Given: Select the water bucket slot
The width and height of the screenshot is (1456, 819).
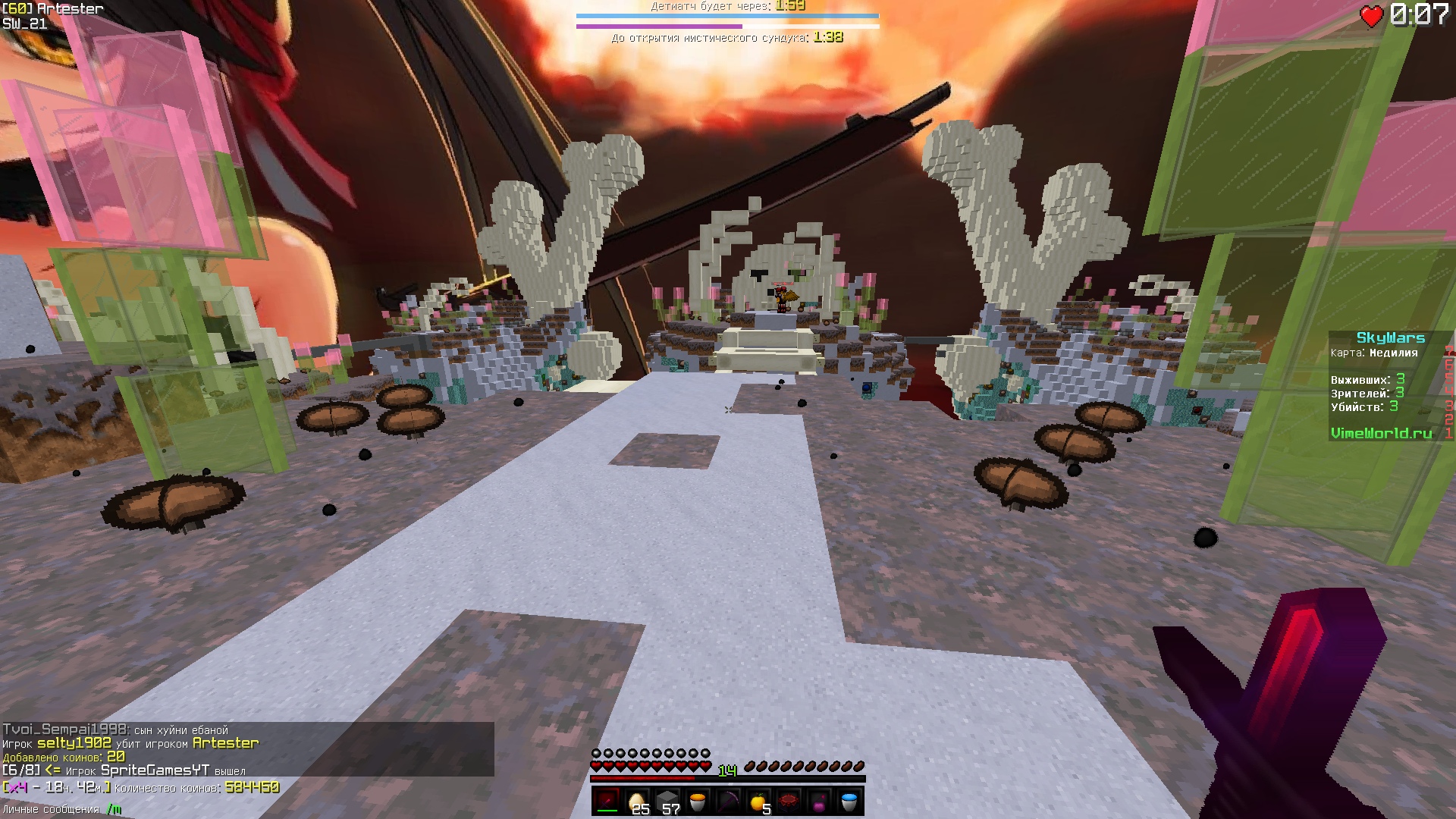Looking at the screenshot, I should pyautogui.click(x=849, y=802).
